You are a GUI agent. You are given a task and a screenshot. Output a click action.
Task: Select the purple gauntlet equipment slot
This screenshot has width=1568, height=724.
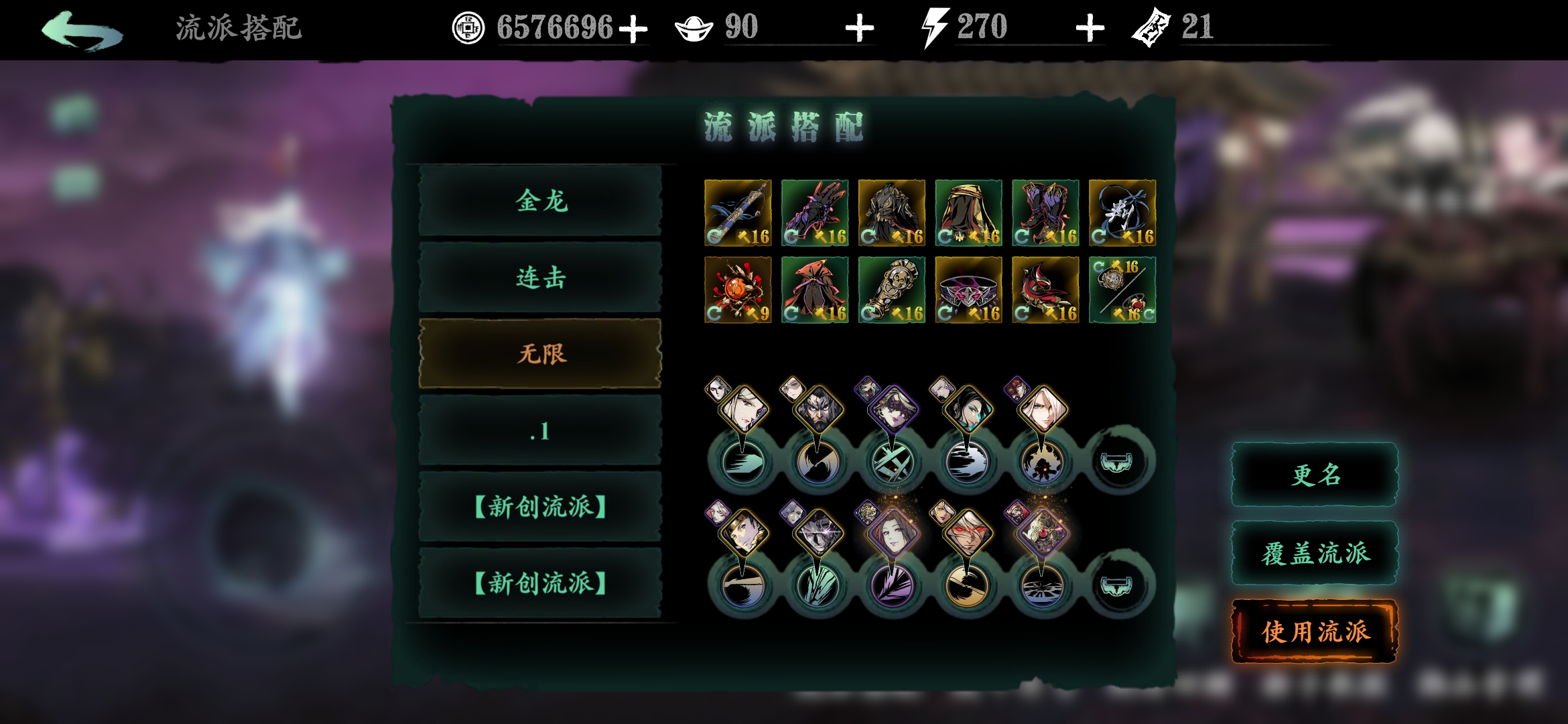pos(815,213)
